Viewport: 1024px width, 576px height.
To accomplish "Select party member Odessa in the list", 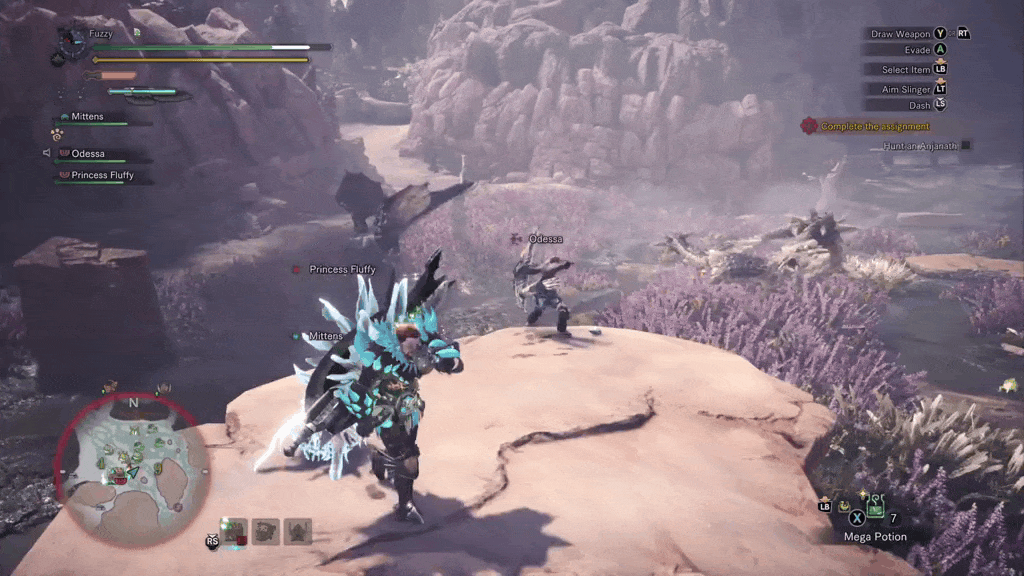I will (88, 154).
